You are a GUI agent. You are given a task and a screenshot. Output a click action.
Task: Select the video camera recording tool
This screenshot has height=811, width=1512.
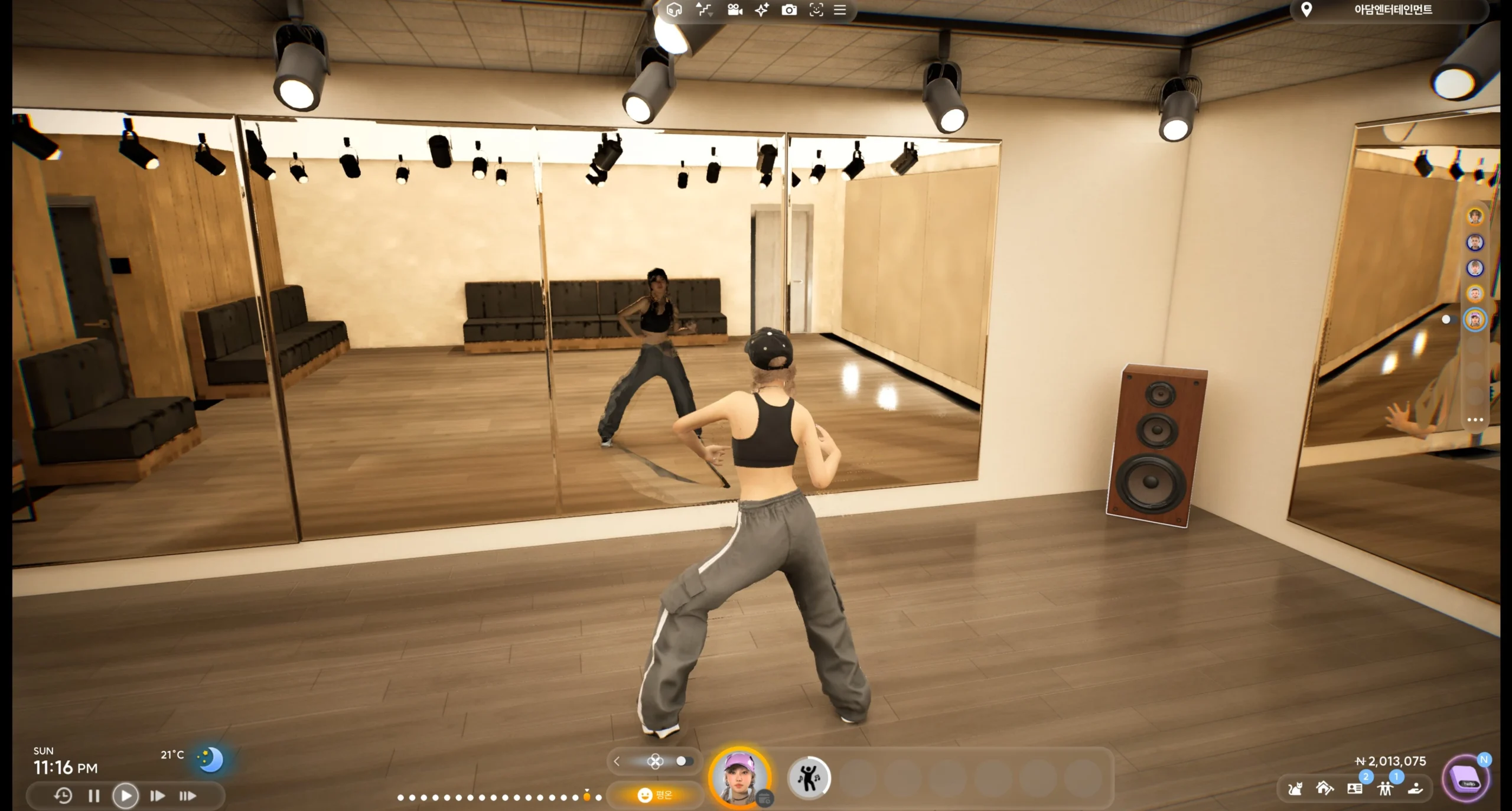tap(735, 10)
